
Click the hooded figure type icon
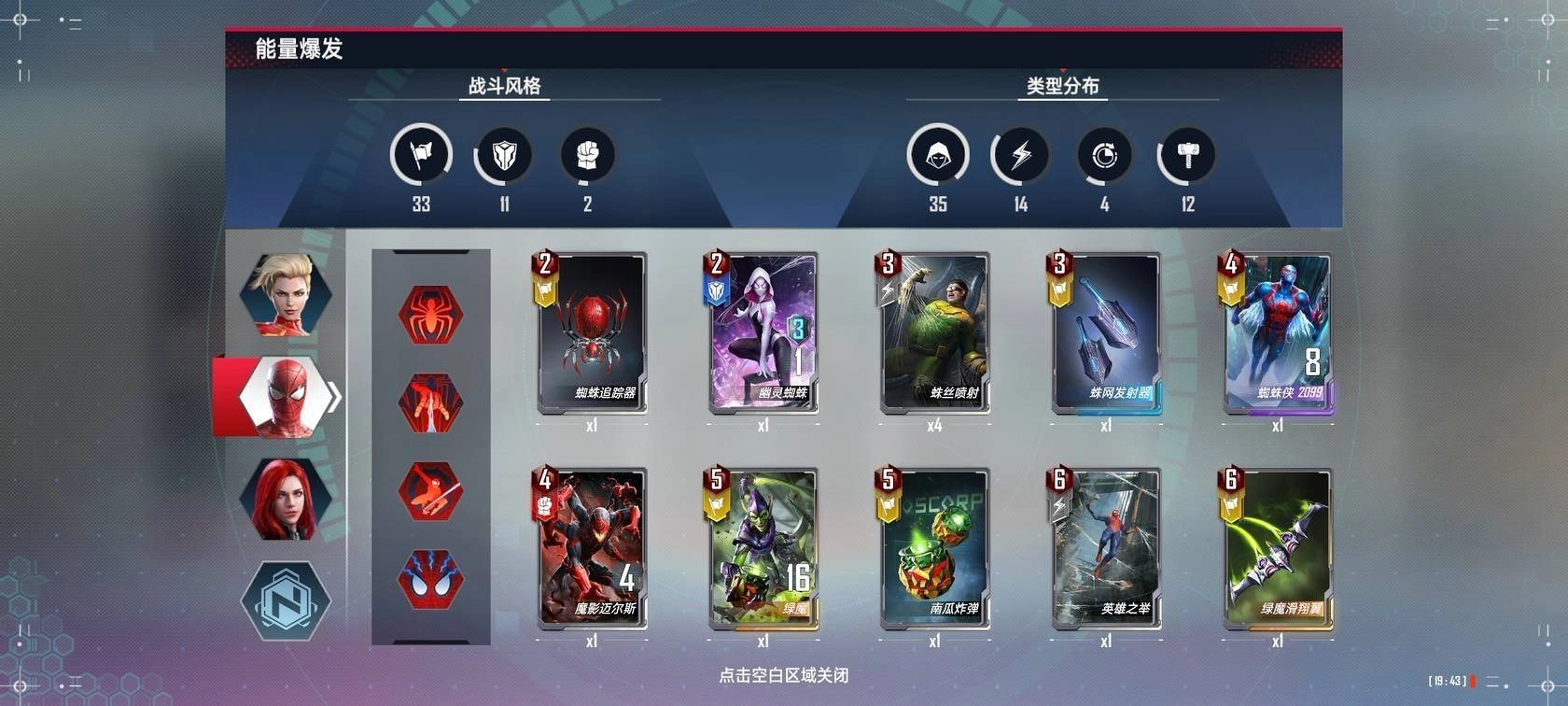pos(940,154)
